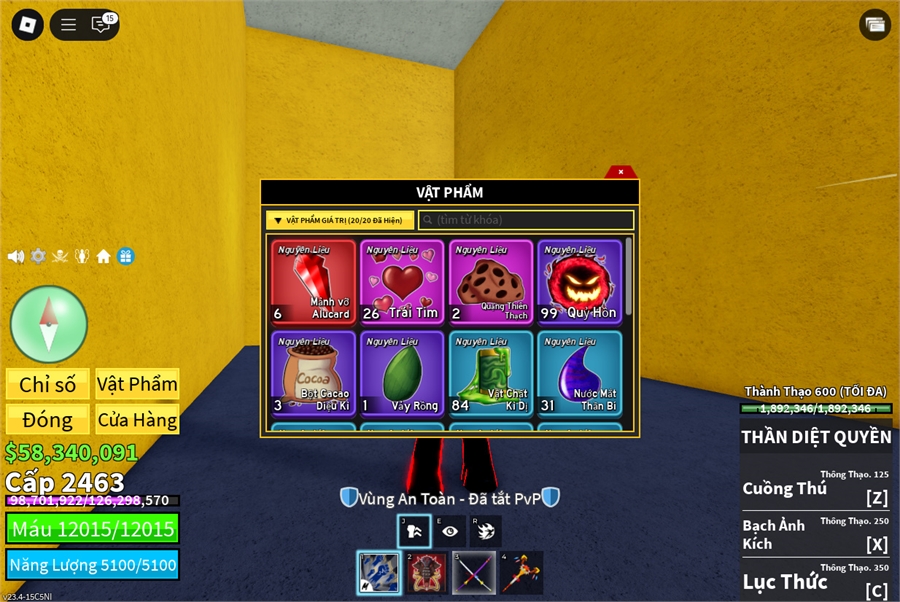Select the Bột Cacao Diệu Kì sack
The width and height of the screenshot is (900, 602).
313,373
